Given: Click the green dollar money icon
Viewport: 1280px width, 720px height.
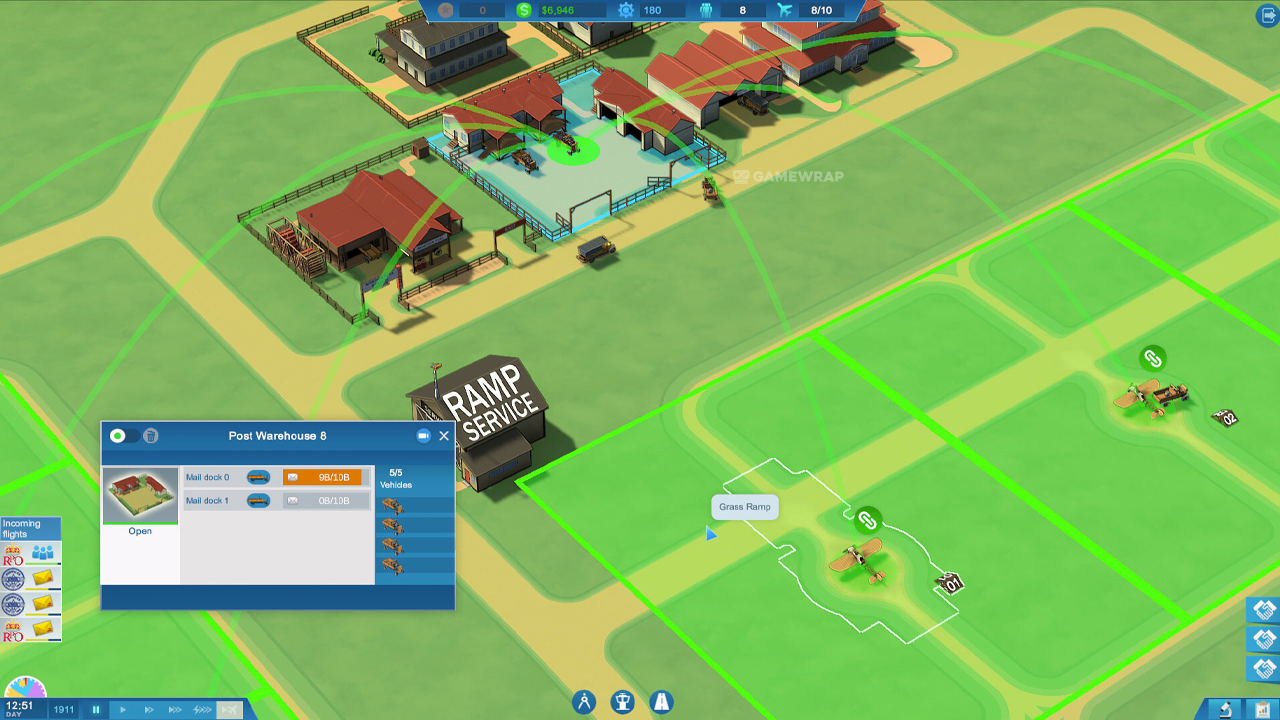Looking at the screenshot, I should (x=524, y=10).
